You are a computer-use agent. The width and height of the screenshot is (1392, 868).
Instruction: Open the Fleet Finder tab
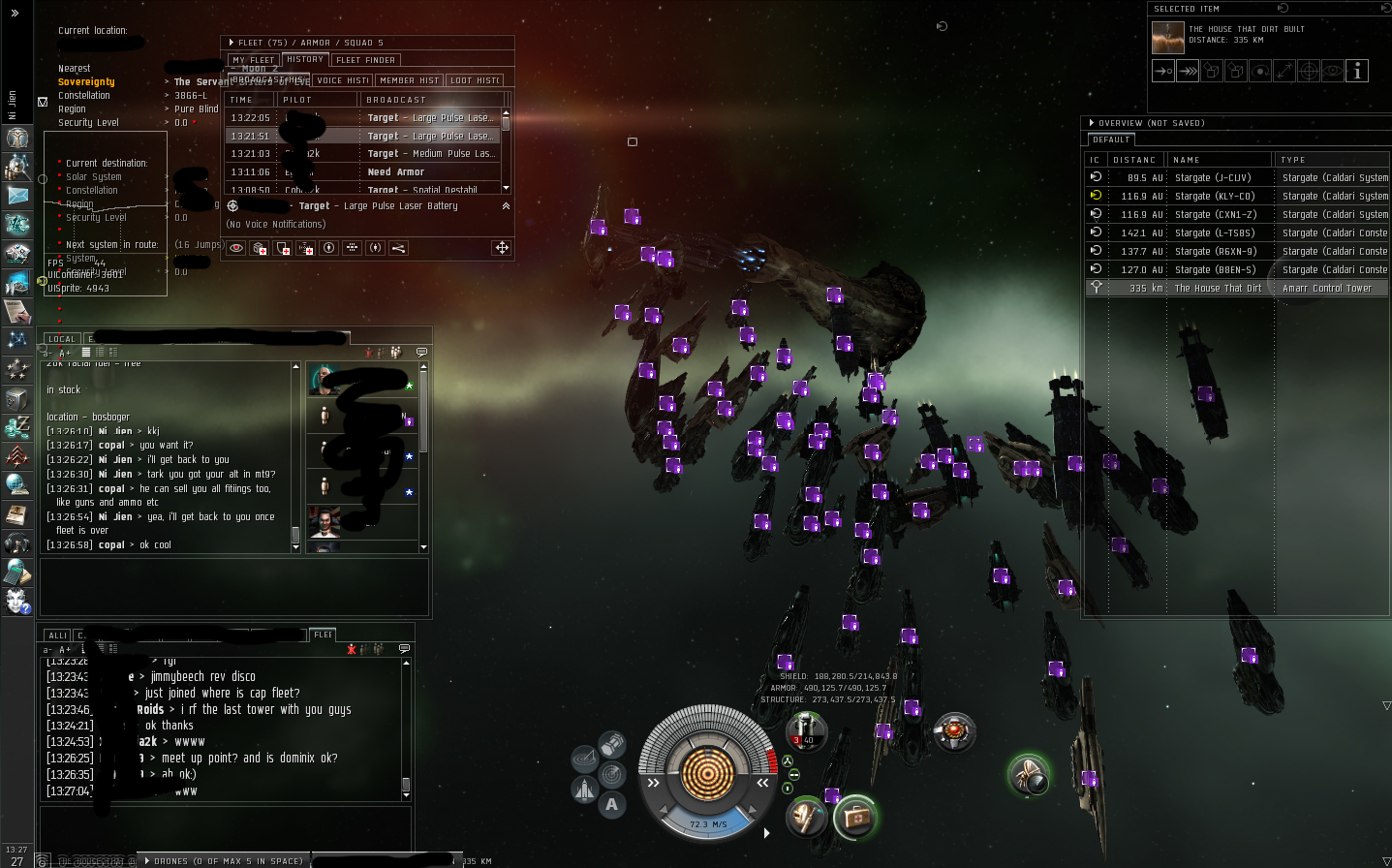click(x=365, y=60)
